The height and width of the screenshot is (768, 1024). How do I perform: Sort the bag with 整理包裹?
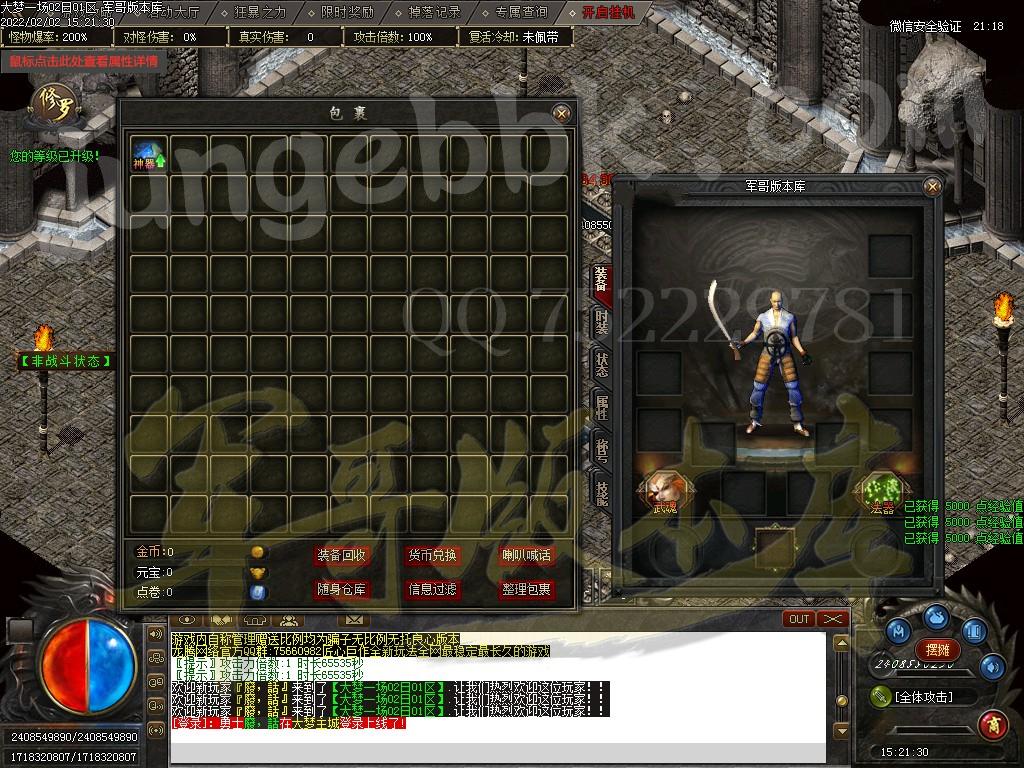[x=526, y=590]
